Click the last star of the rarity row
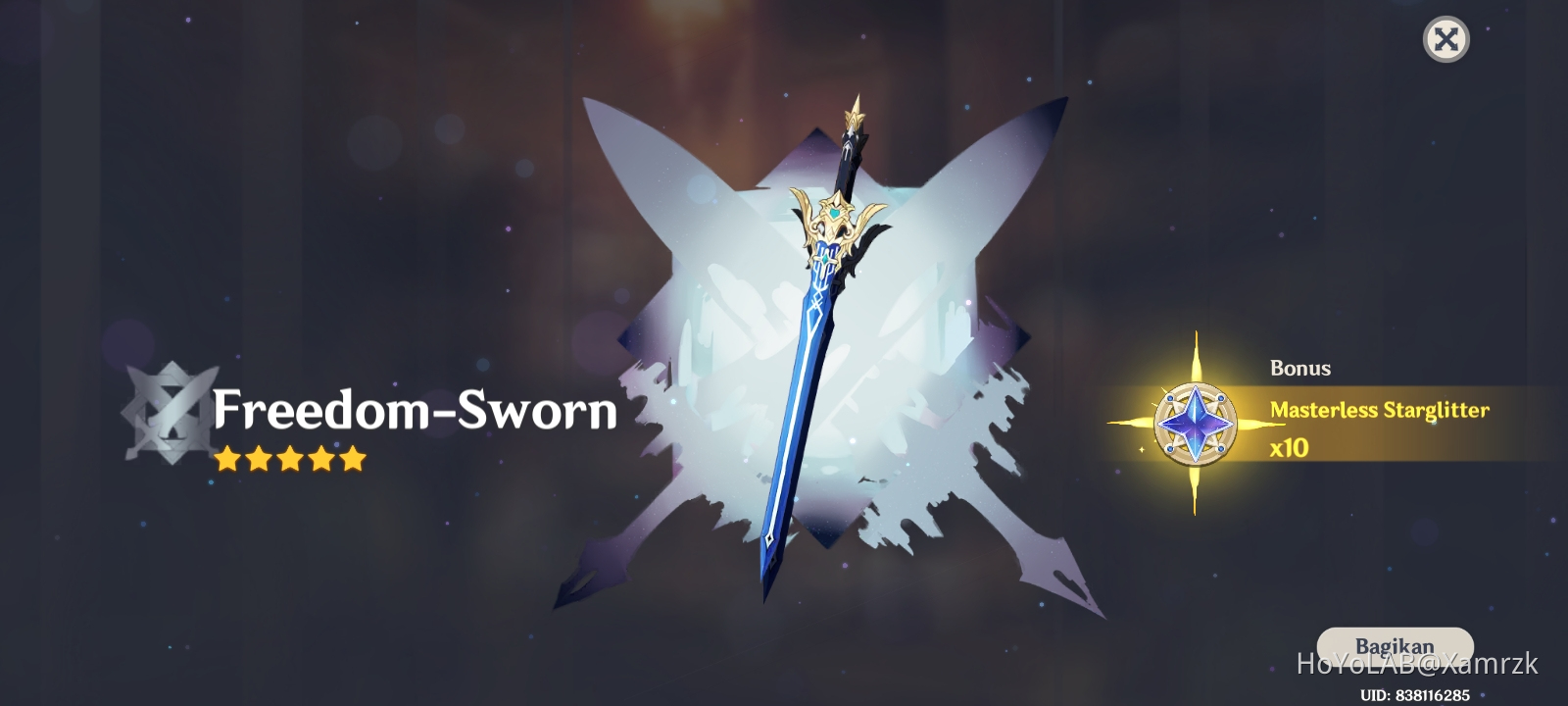This screenshot has width=1568, height=706. [354, 458]
